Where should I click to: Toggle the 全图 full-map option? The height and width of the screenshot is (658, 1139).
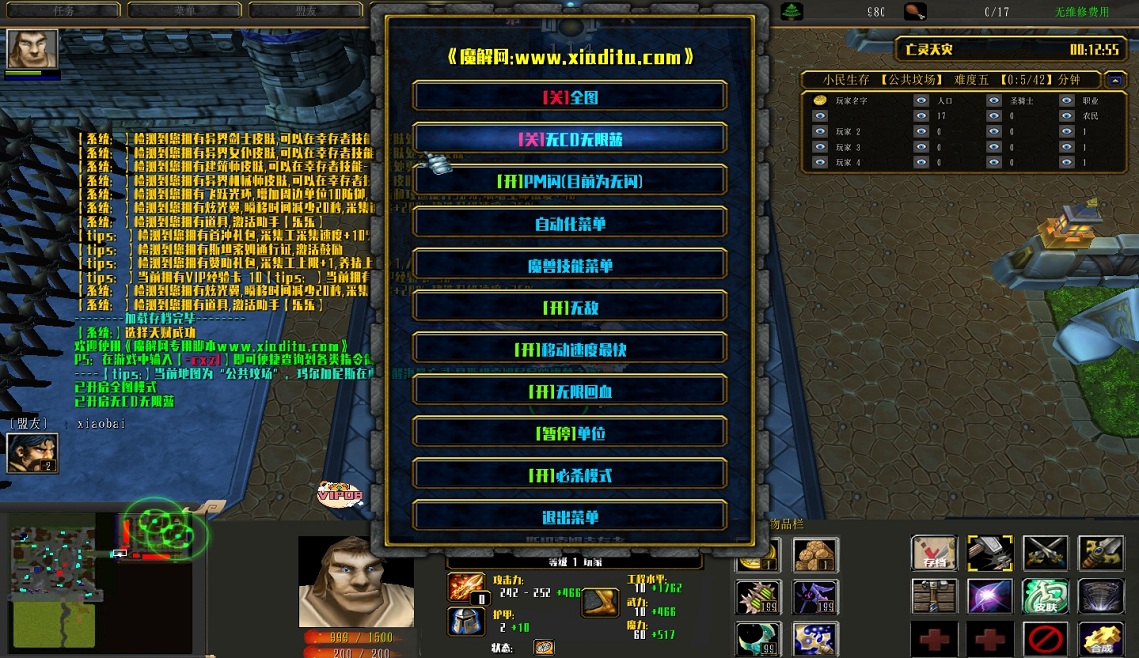[x=569, y=97]
